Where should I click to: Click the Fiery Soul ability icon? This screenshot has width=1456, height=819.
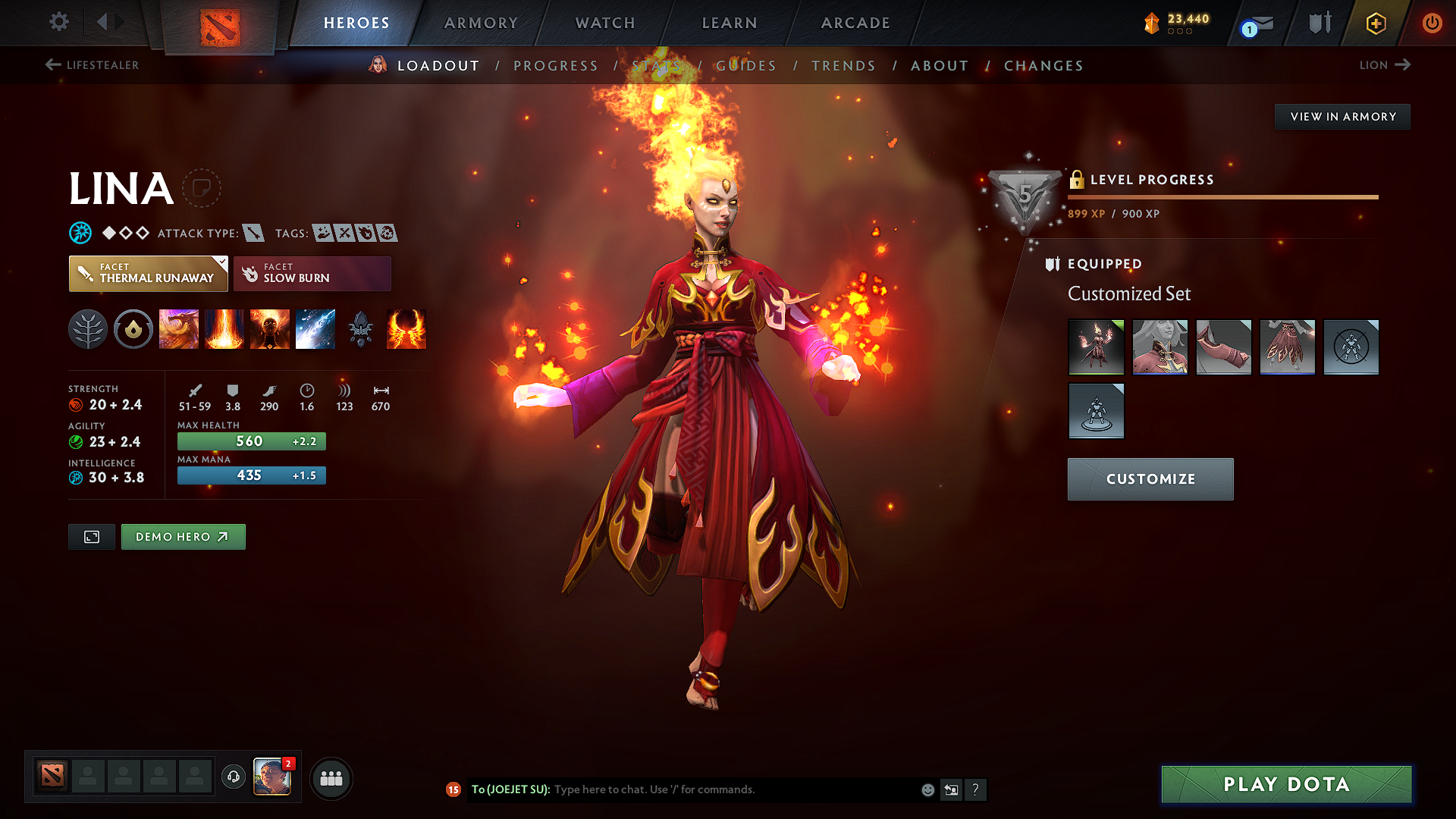[270, 329]
